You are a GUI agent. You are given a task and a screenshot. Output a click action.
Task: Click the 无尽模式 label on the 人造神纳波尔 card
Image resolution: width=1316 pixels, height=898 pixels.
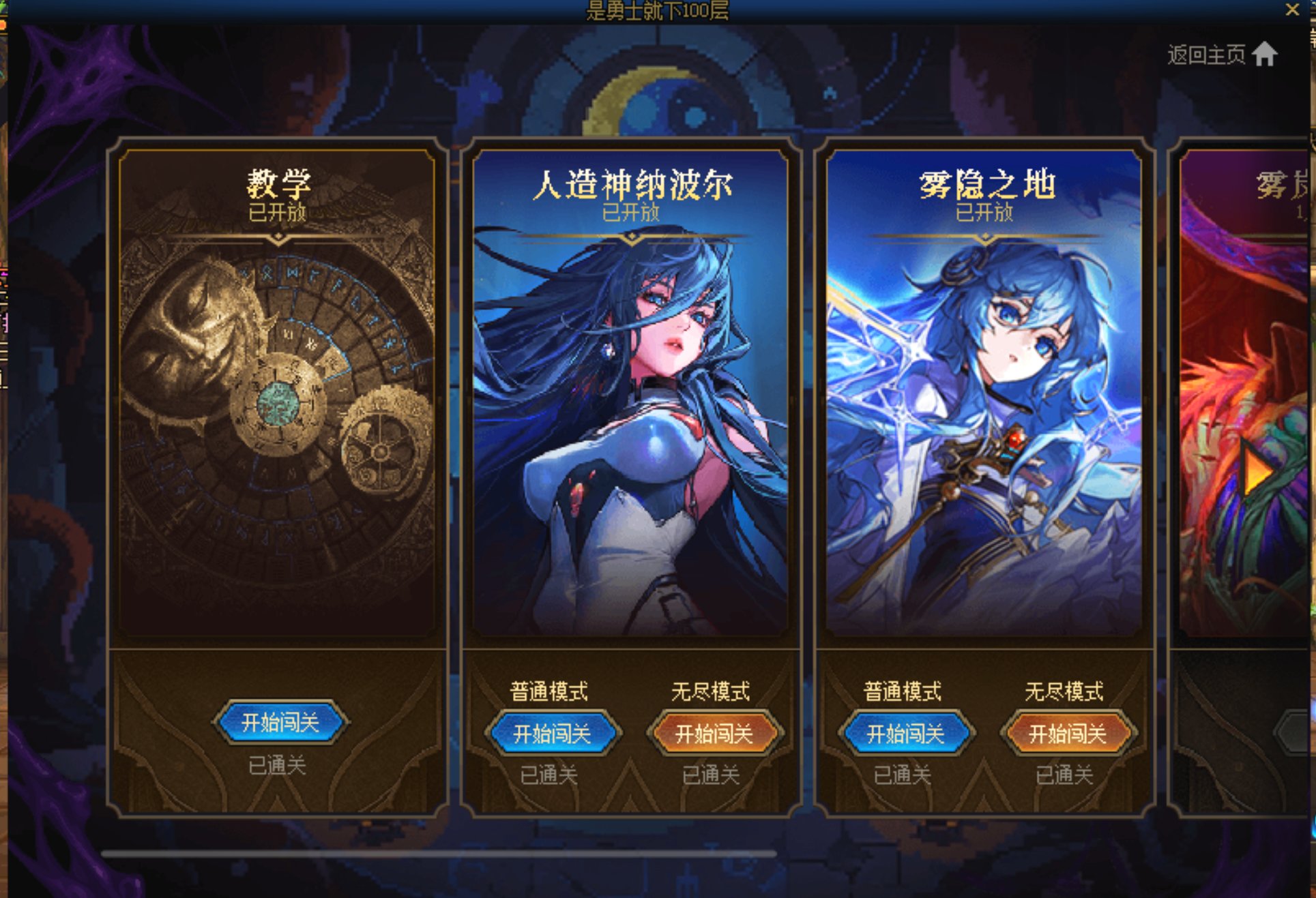tap(712, 691)
